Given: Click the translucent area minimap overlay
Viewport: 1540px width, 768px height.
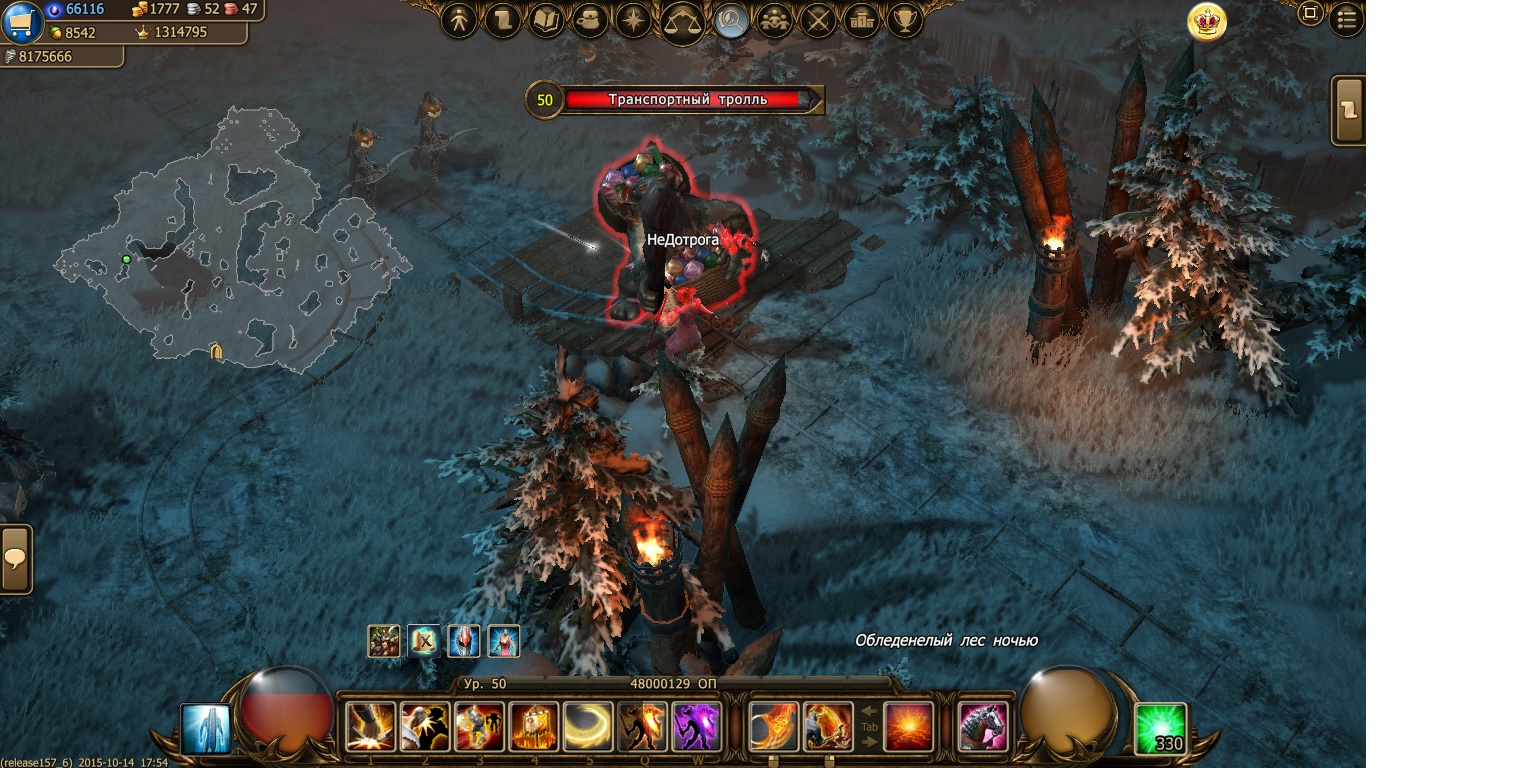Looking at the screenshot, I should pyautogui.click(x=230, y=240).
